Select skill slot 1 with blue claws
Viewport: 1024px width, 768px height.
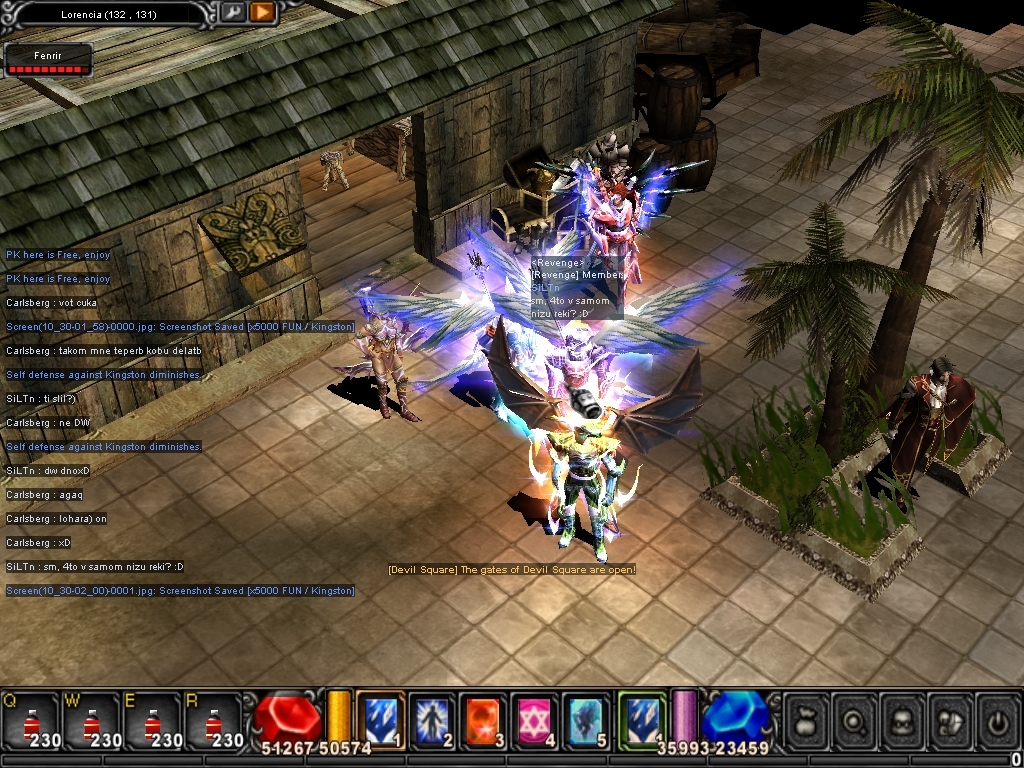[x=380, y=720]
